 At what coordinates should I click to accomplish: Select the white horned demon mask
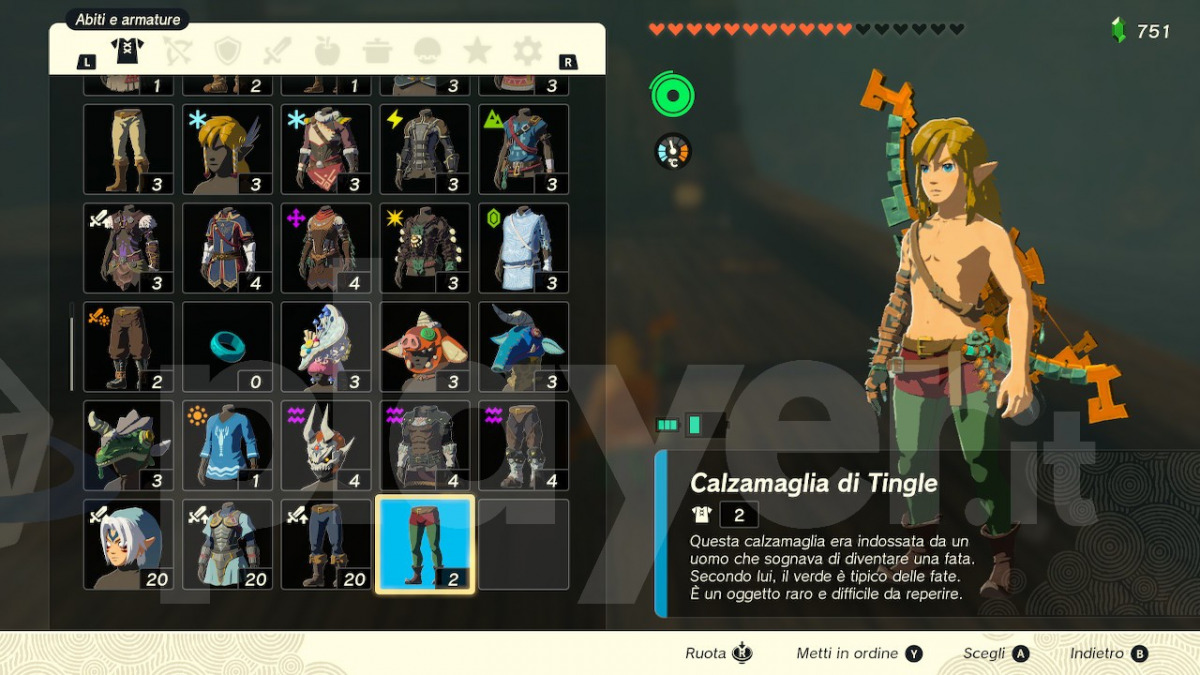point(326,446)
